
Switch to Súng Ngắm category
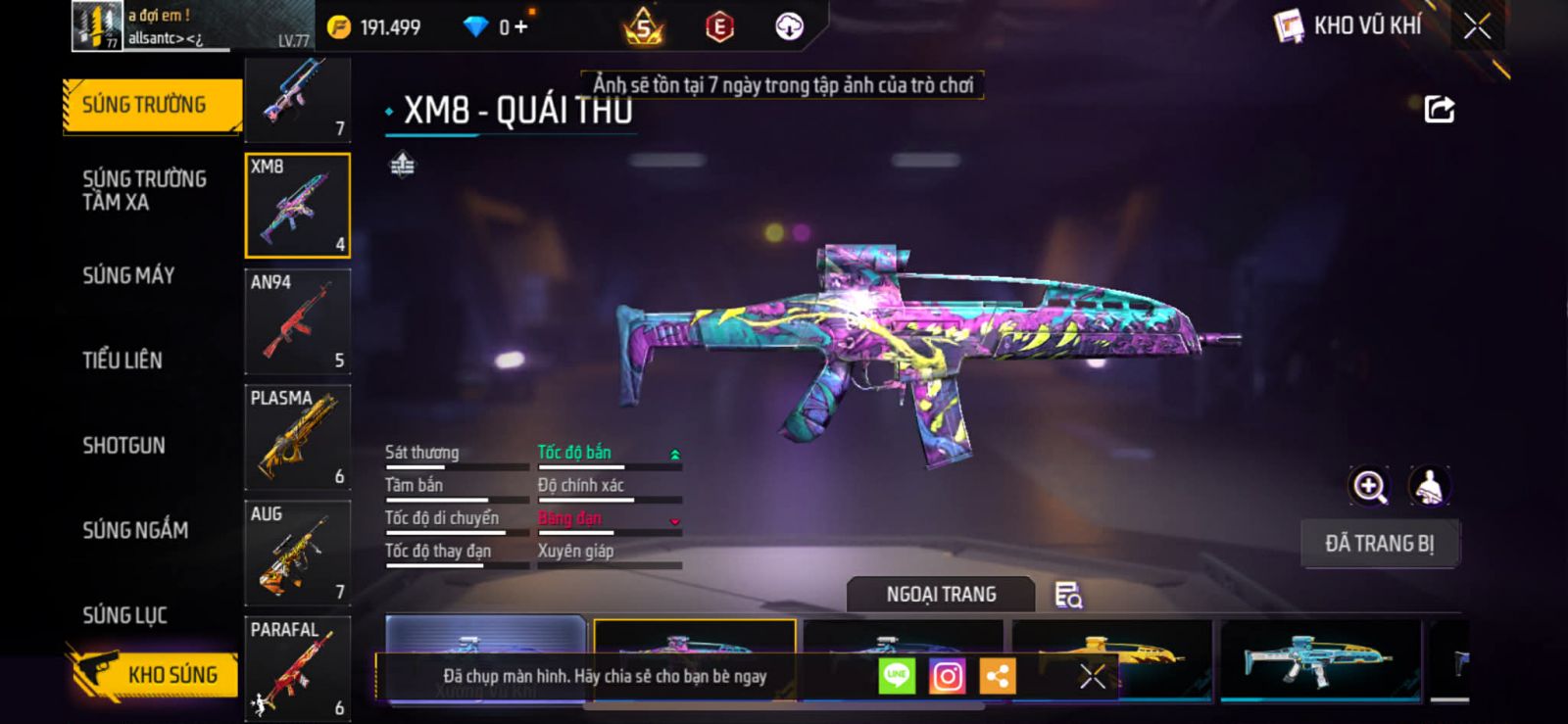135,530
